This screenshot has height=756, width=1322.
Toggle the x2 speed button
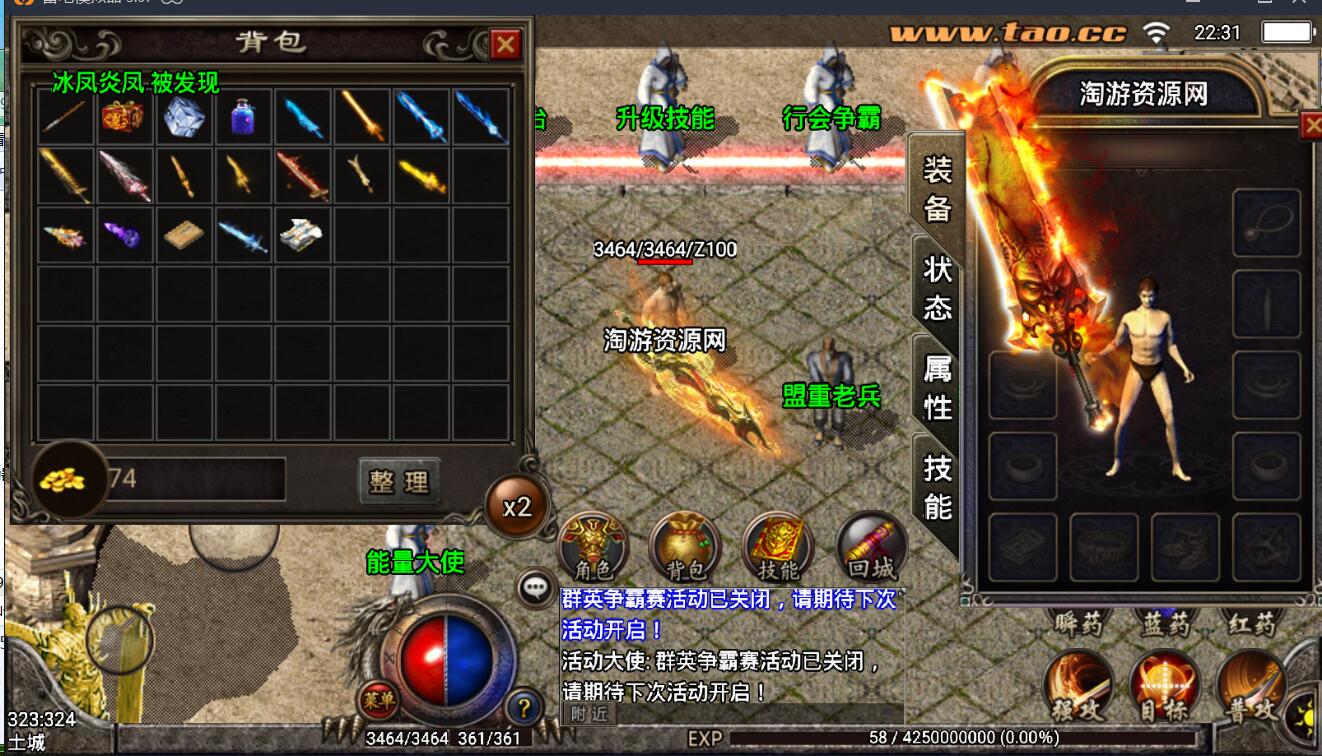coord(517,507)
